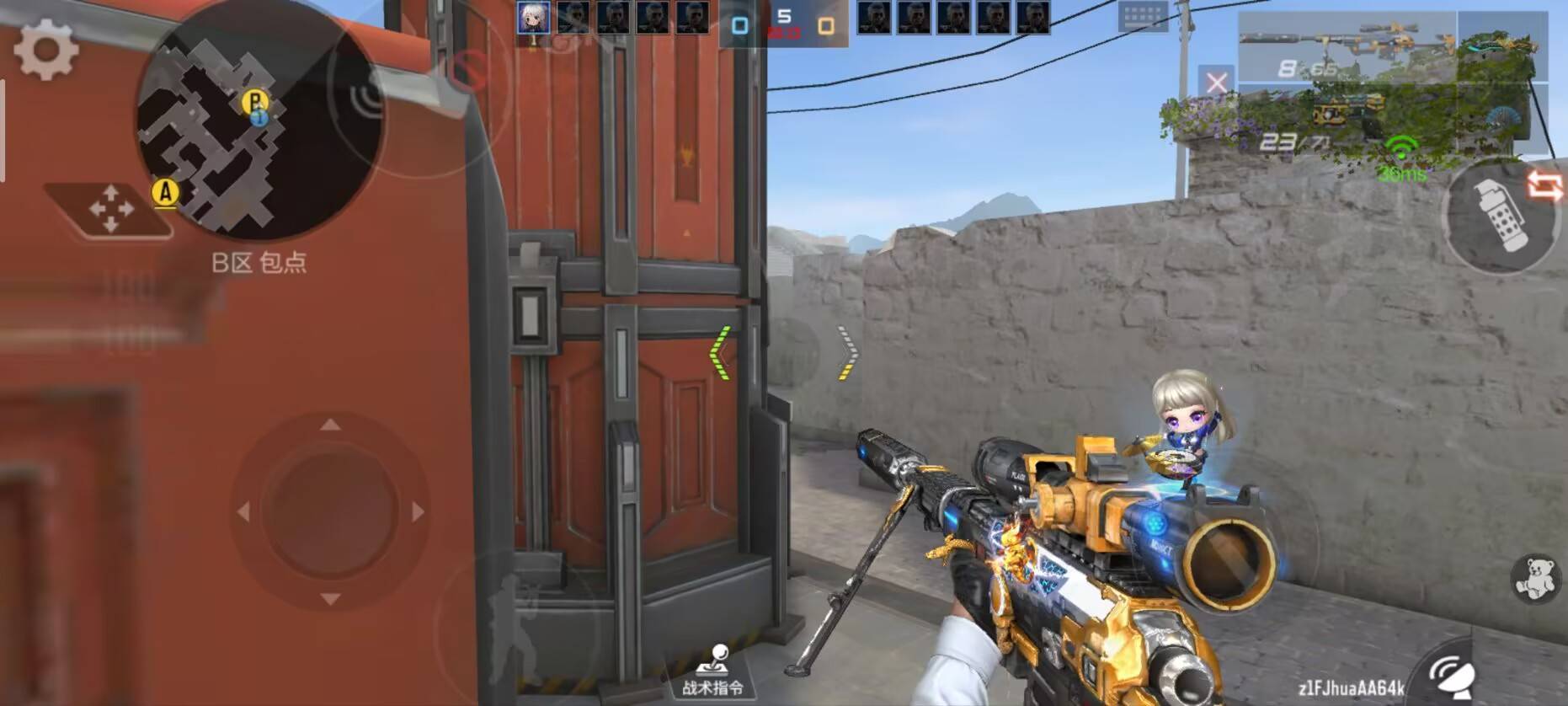
Task: Tap the virtual movement joystick center
Action: click(329, 511)
